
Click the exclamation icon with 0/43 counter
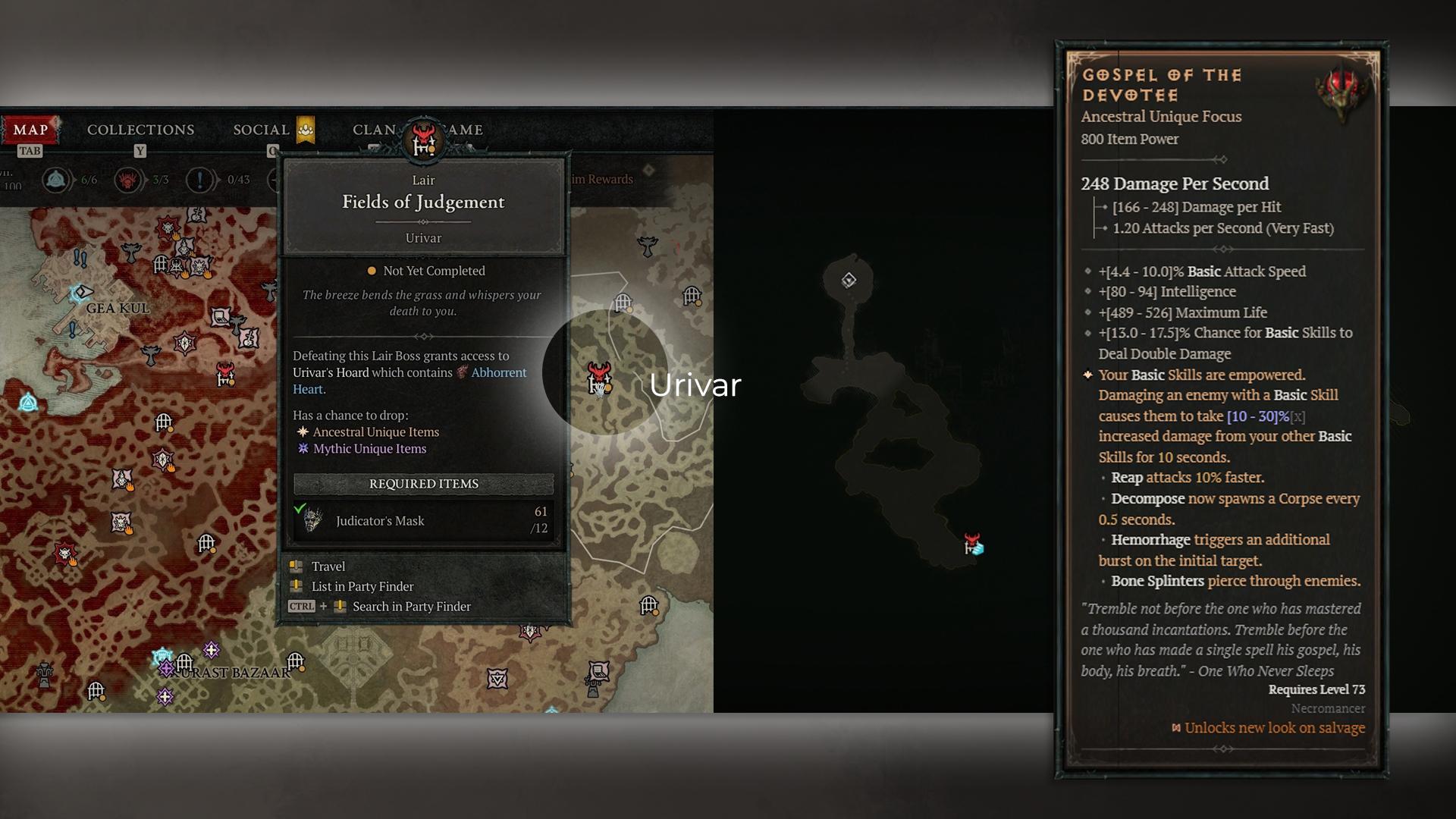pos(200,180)
